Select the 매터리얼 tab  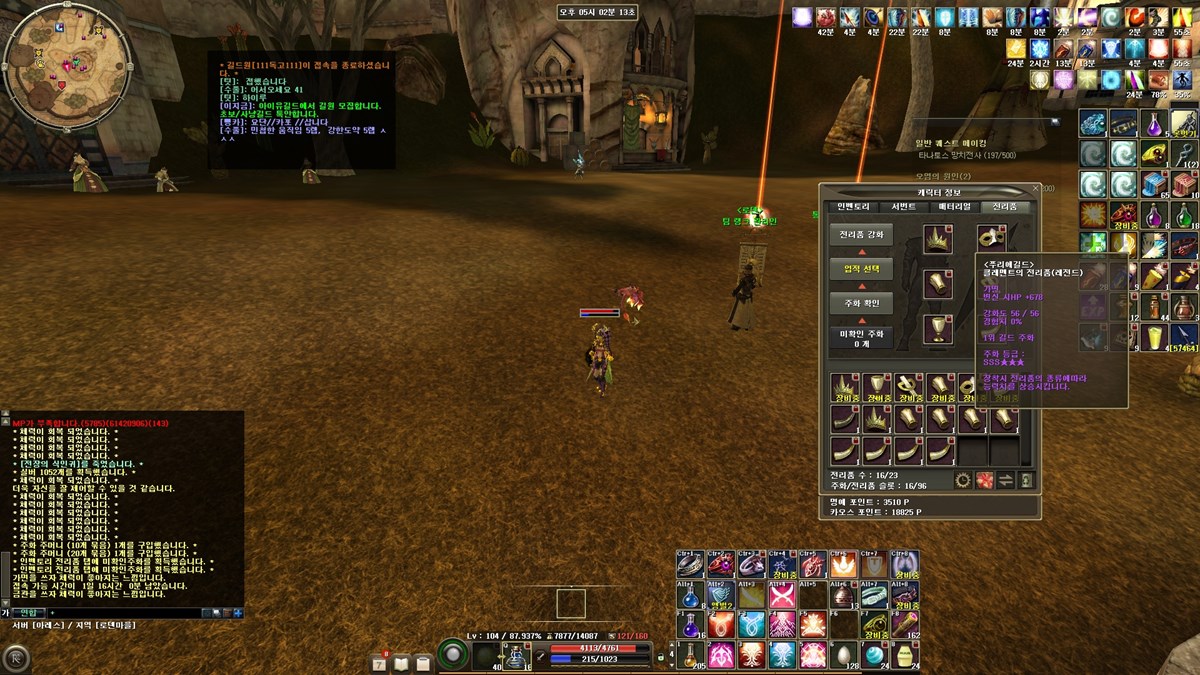coord(954,207)
